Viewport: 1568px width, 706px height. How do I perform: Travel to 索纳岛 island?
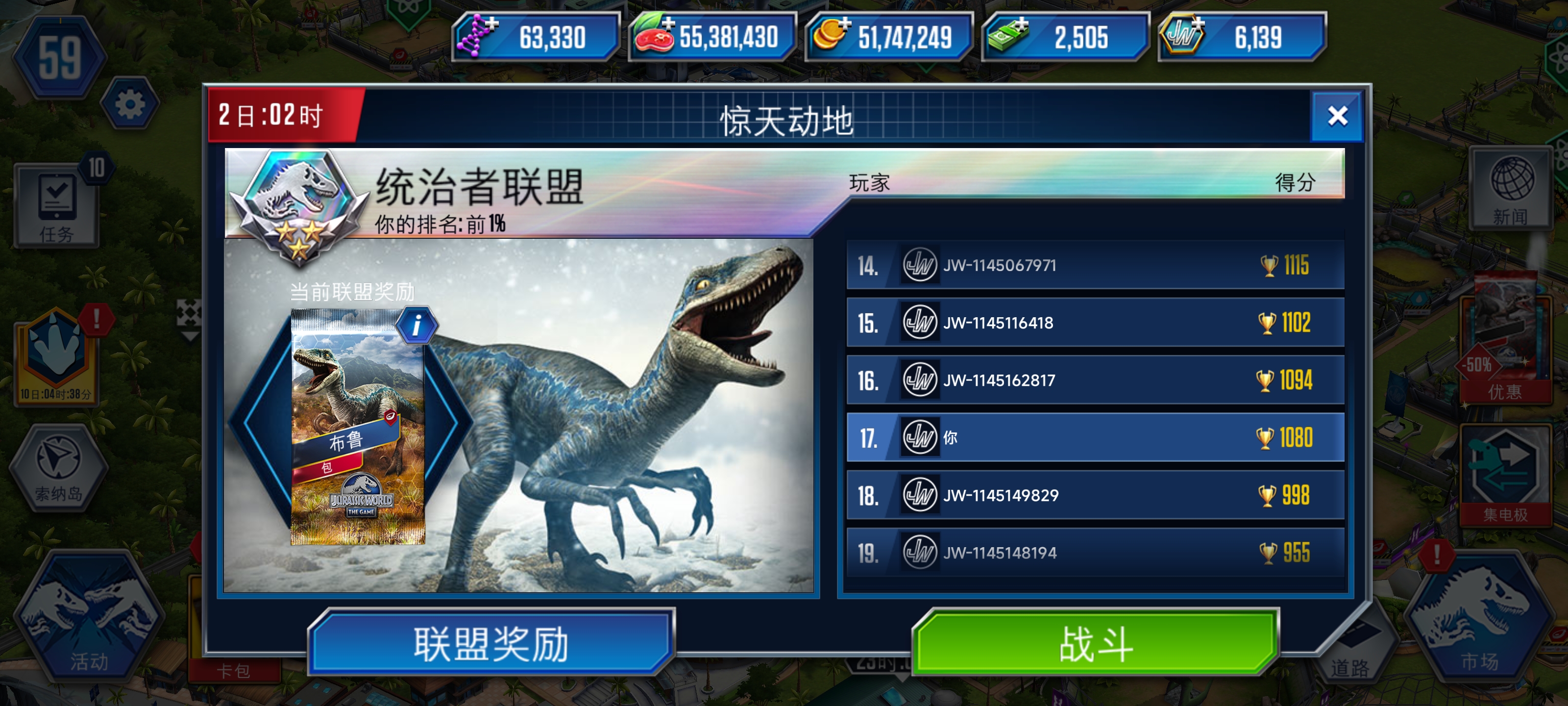point(58,469)
